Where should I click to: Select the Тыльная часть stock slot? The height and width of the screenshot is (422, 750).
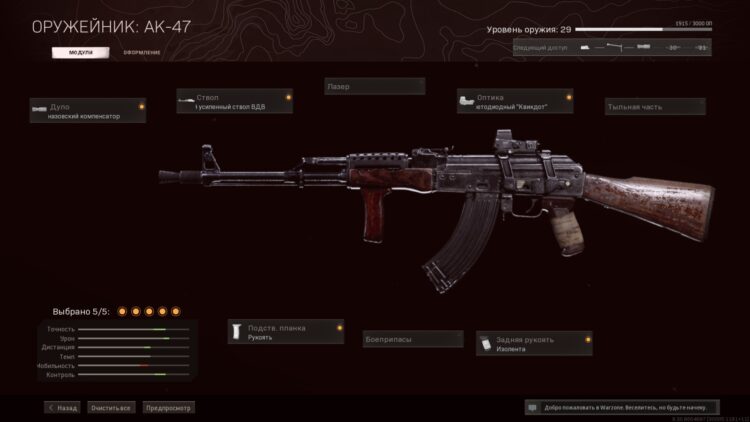pyautogui.click(x=655, y=106)
